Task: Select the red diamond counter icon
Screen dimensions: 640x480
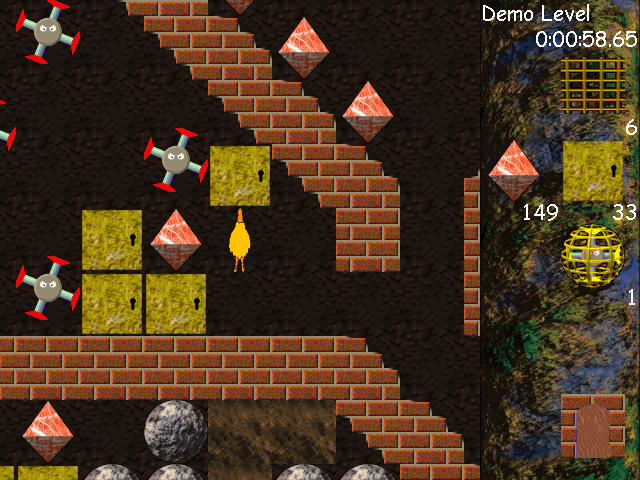Action: coord(514,171)
